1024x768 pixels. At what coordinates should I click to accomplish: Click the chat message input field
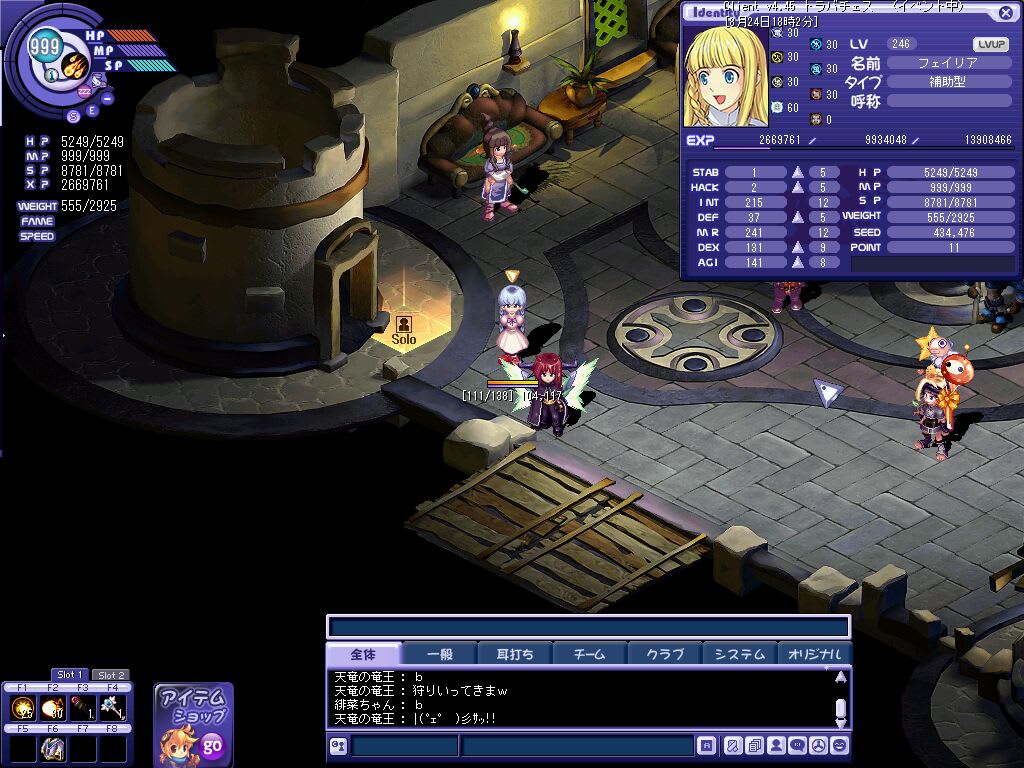coord(577,746)
